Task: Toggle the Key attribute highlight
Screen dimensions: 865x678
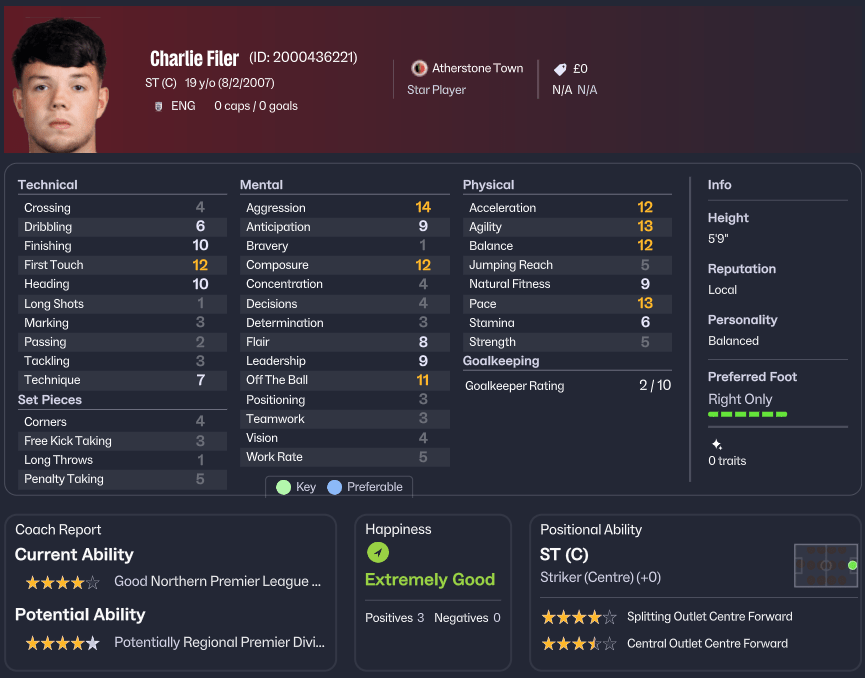Action: 296,487
